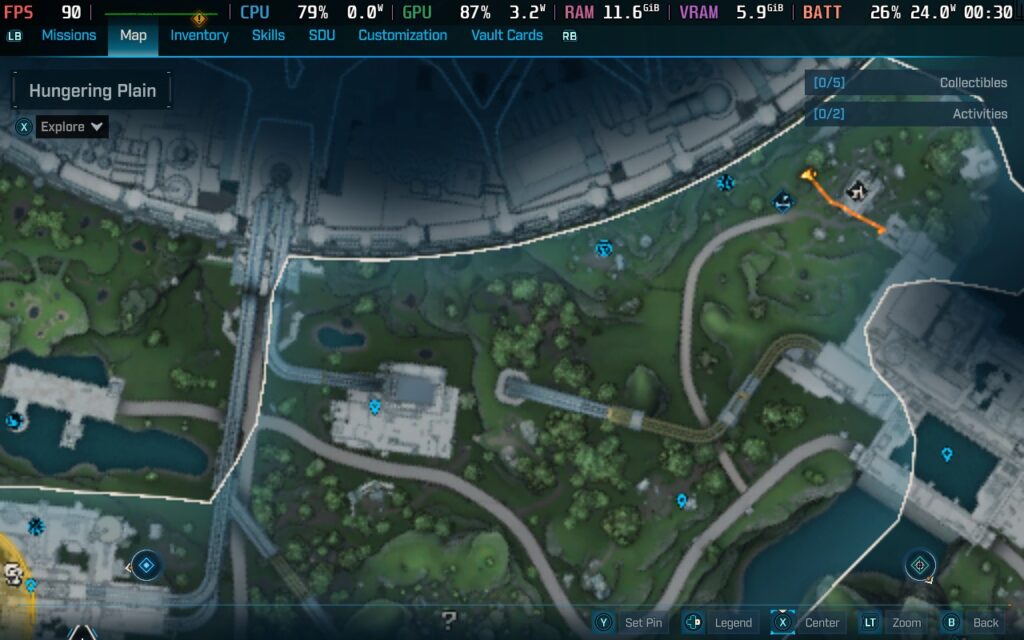Screen dimensions: 1024x640
Task: Select the orange player arrow marker
Action: click(807, 178)
